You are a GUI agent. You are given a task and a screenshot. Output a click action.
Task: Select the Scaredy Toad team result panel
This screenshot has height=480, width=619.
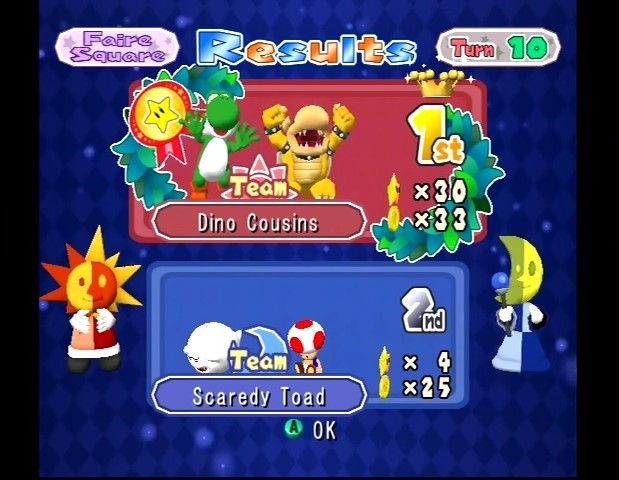tap(307, 337)
